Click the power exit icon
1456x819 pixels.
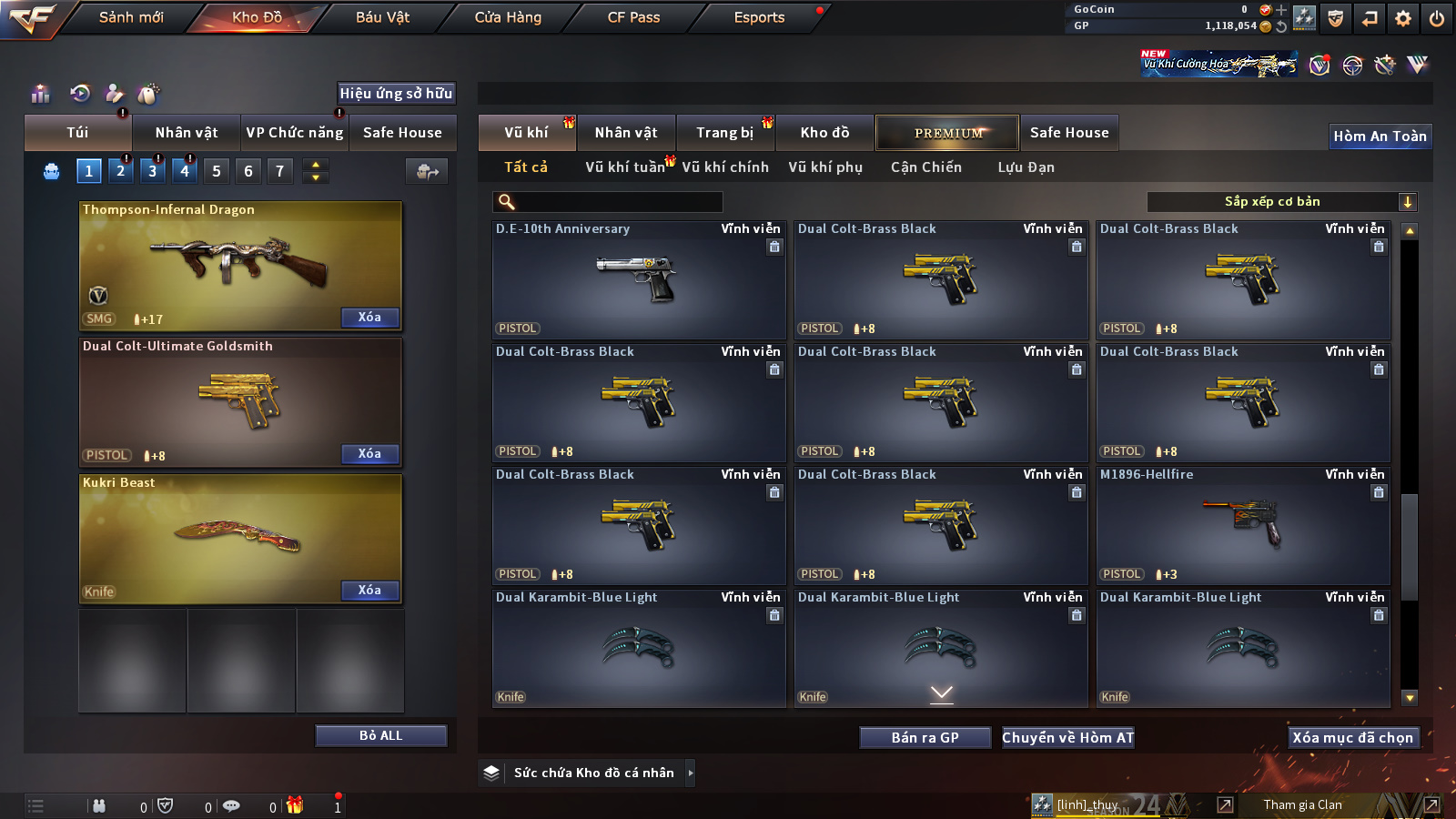coord(1437,18)
